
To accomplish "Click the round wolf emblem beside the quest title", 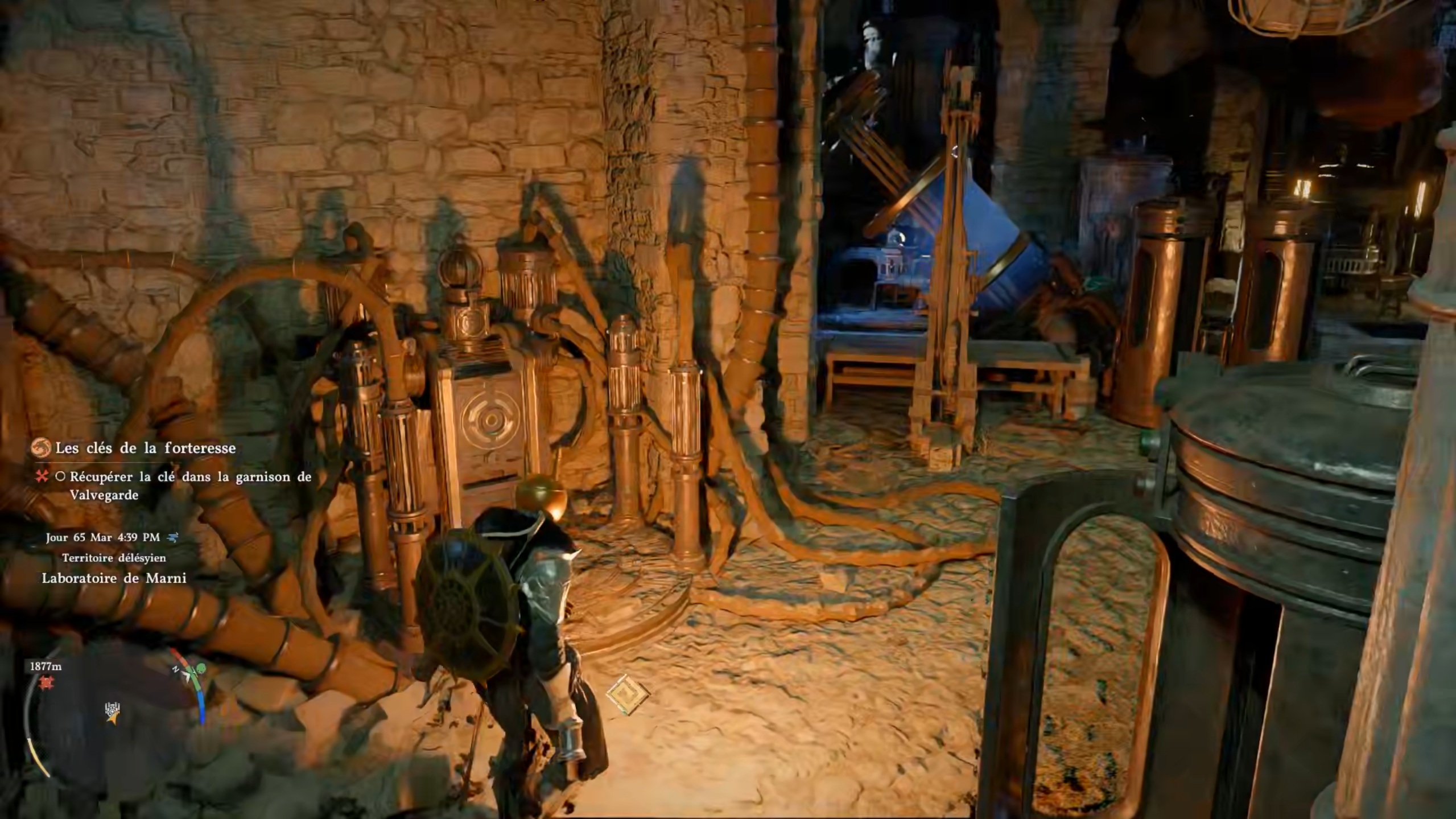I will (x=40, y=448).
